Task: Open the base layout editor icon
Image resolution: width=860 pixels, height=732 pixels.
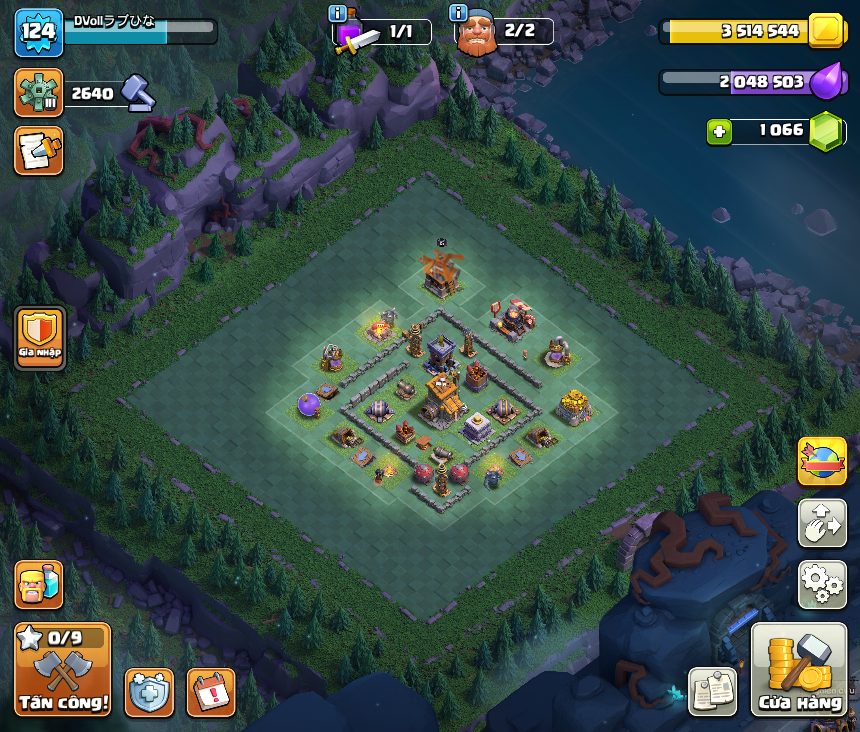Action: [x=822, y=523]
